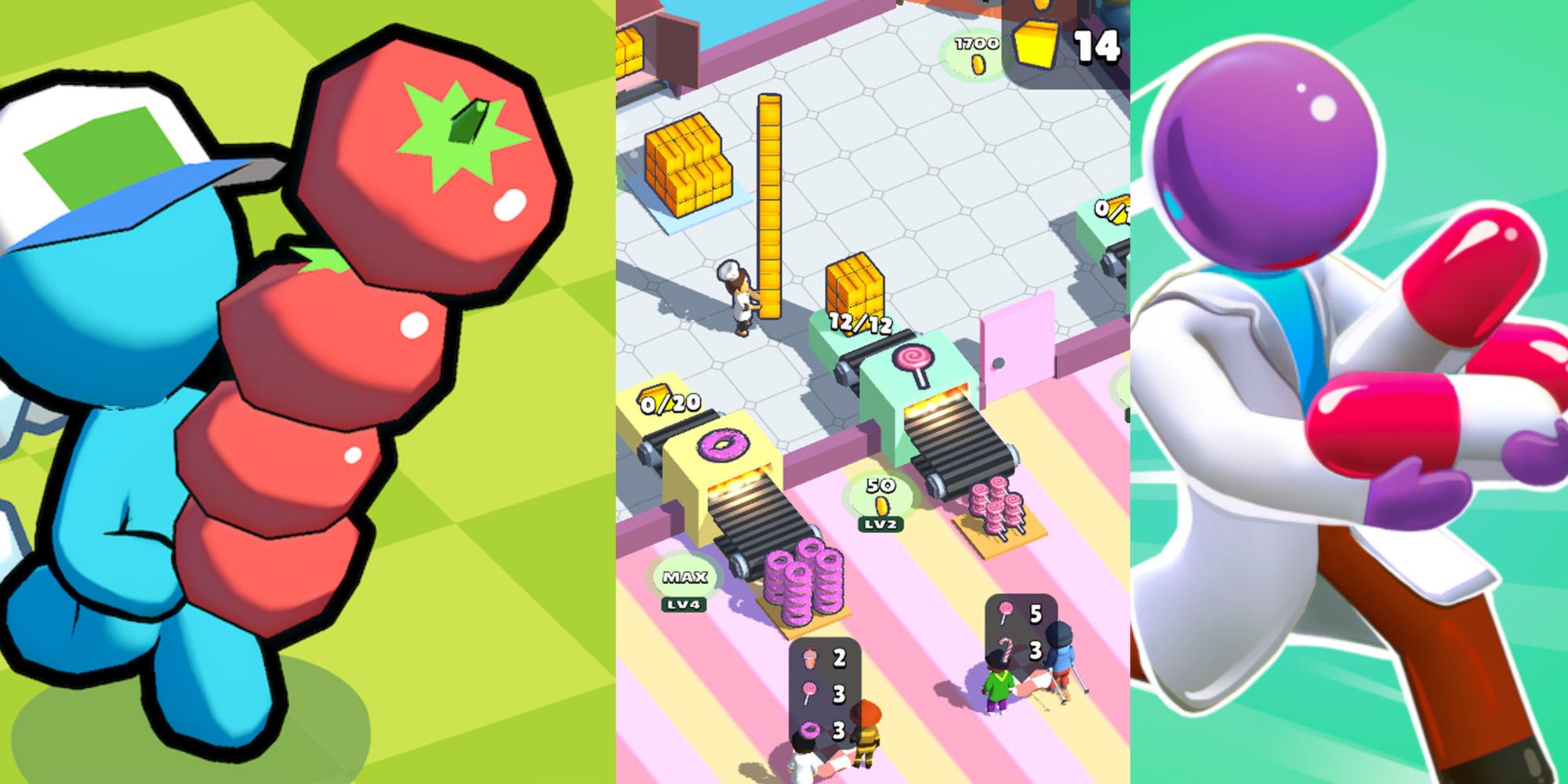Click the coin icon next to 1700

tap(977, 64)
